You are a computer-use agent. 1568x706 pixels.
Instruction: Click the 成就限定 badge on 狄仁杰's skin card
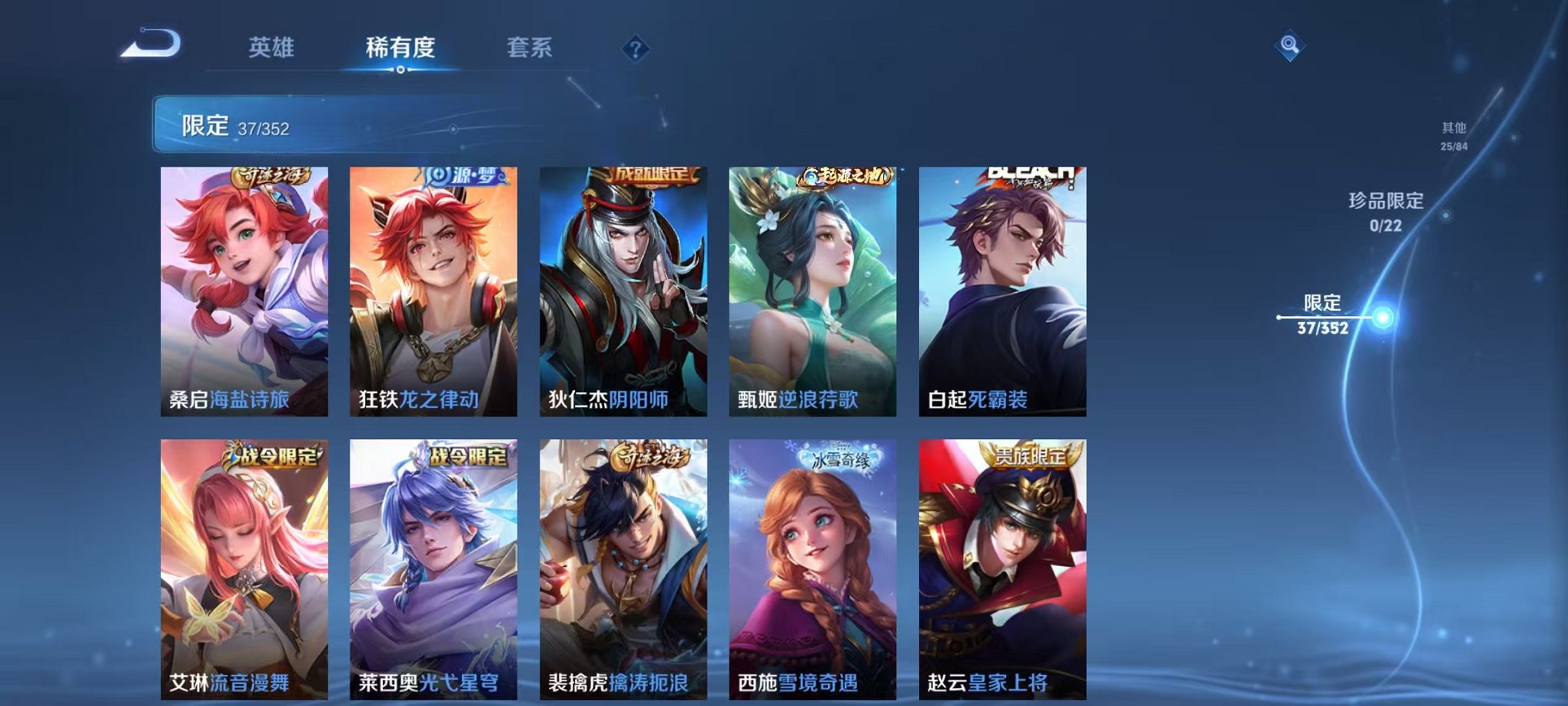point(654,174)
